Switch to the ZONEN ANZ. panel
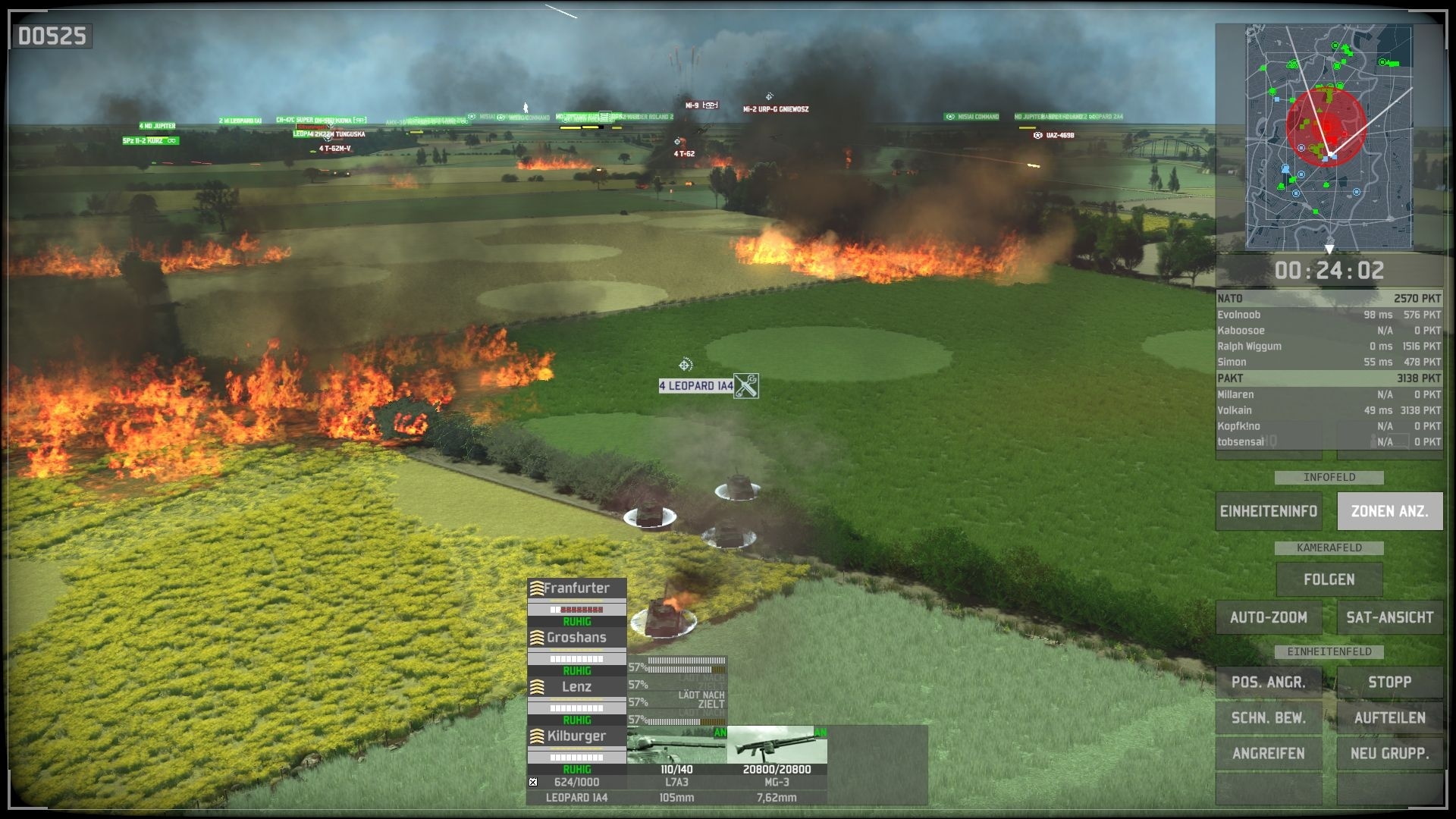This screenshot has width=1456, height=819. pos(1390,510)
